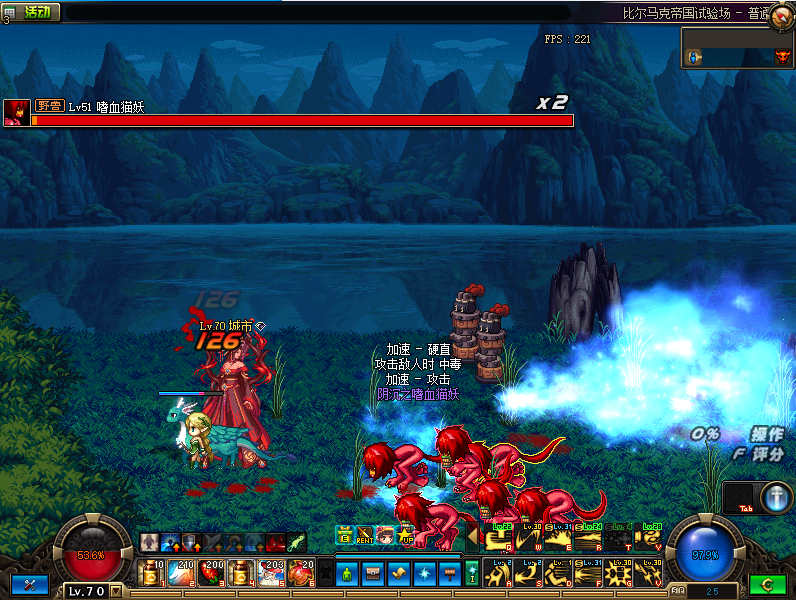
Task: Open the 活动 events button
Action: [36, 12]
